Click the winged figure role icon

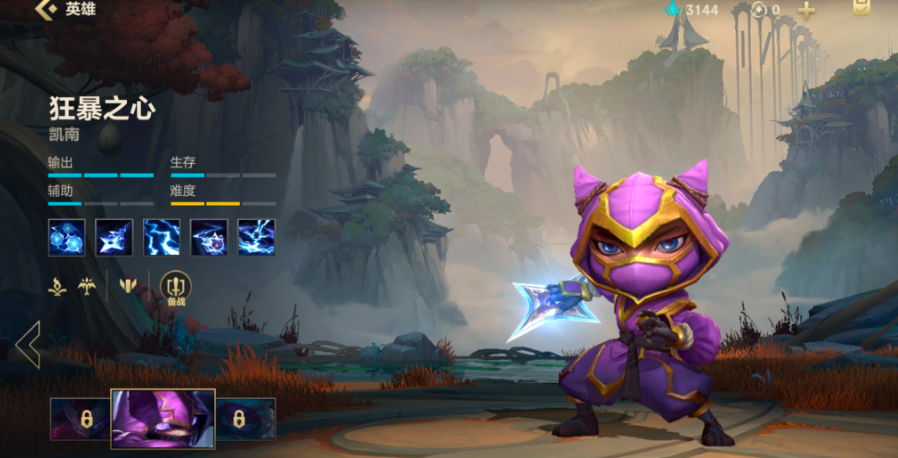point(88,286)
